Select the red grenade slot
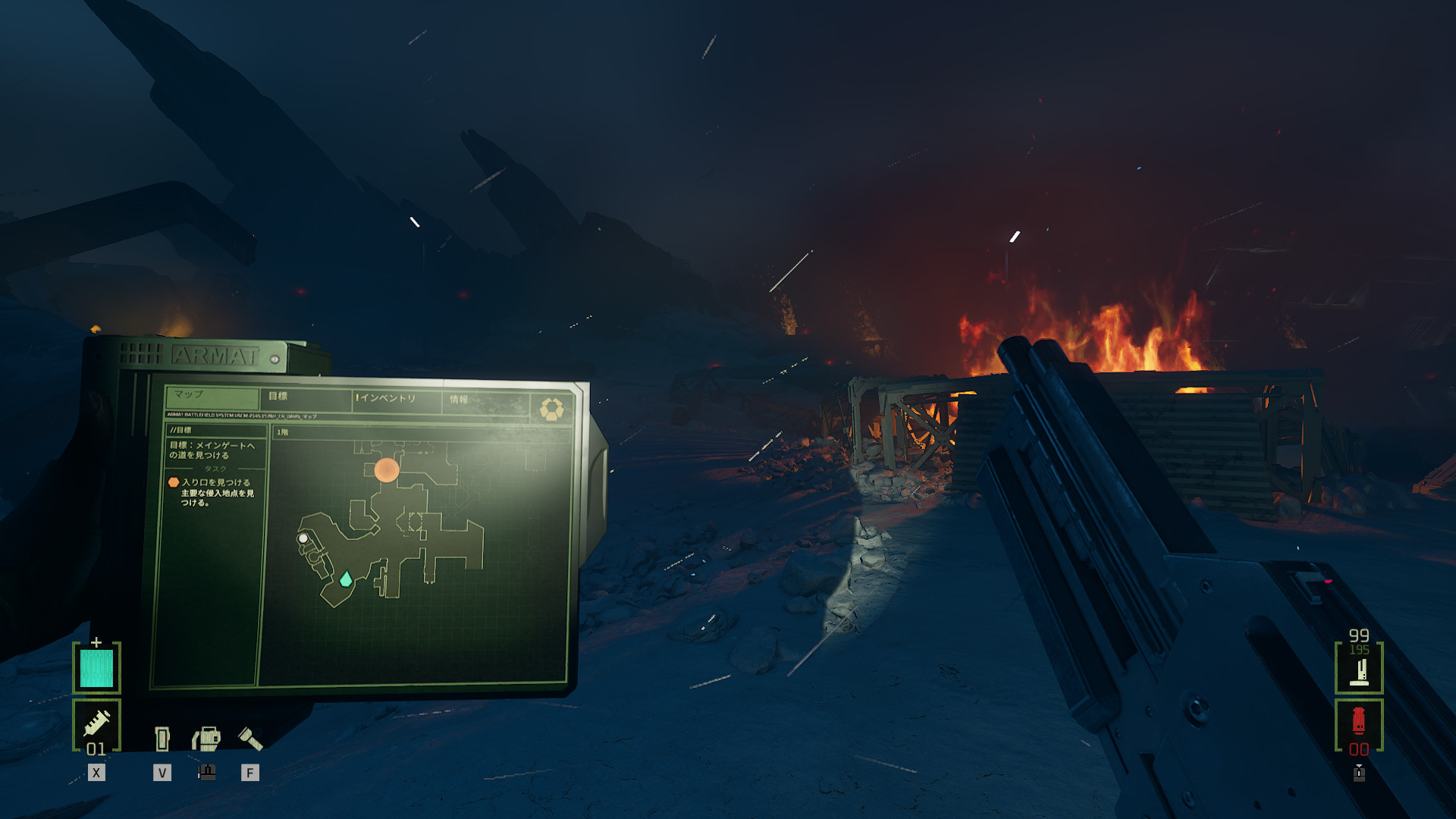 1359,724
